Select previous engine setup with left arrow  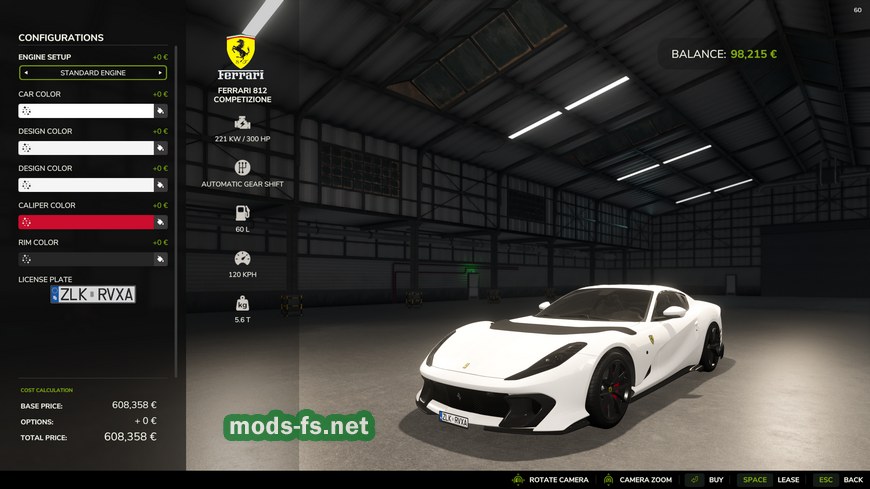[x=26, y=73]
